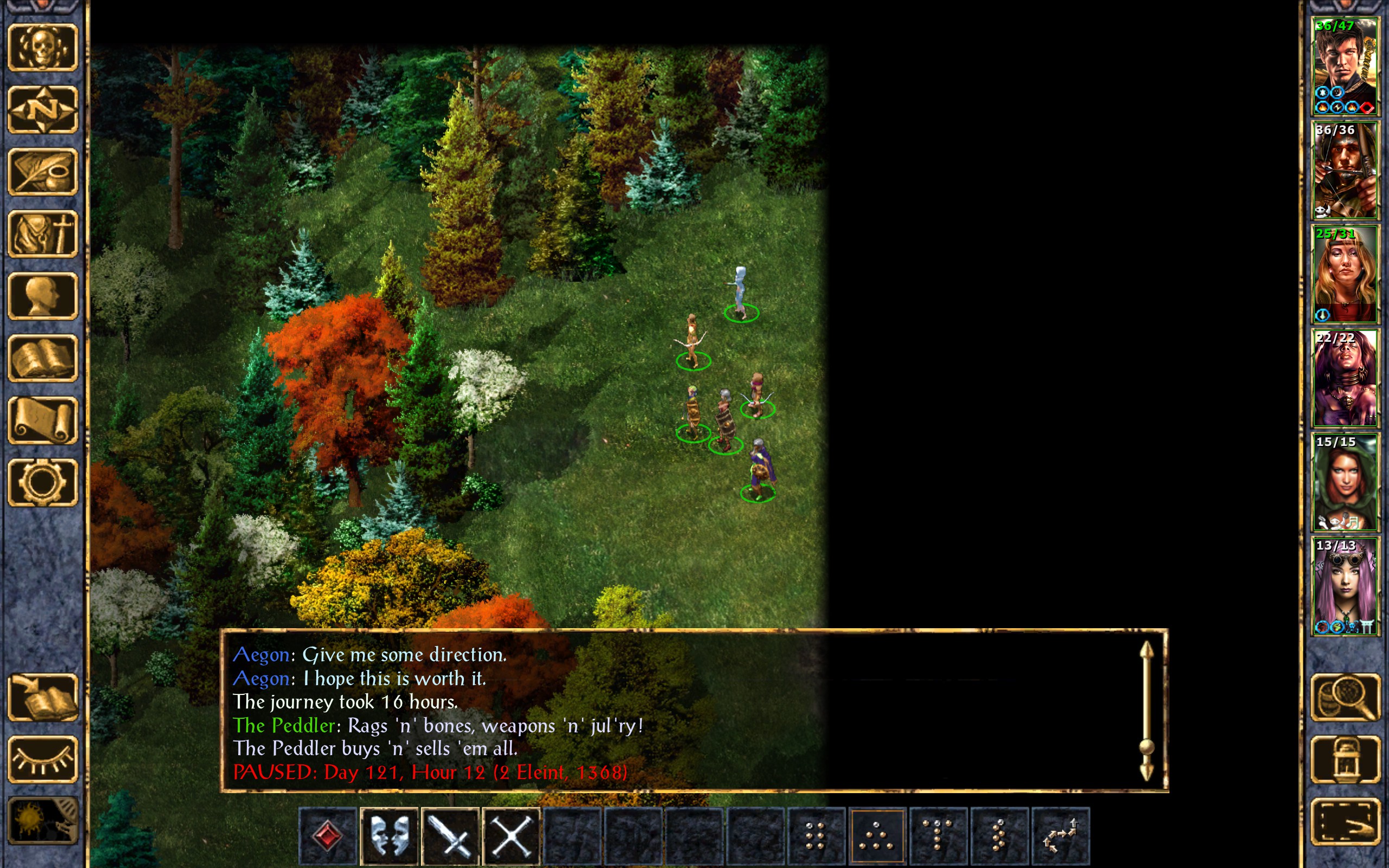1389x868 pixels.
Task: Click the sun clock pause button
Action: [x=42, y=821]
